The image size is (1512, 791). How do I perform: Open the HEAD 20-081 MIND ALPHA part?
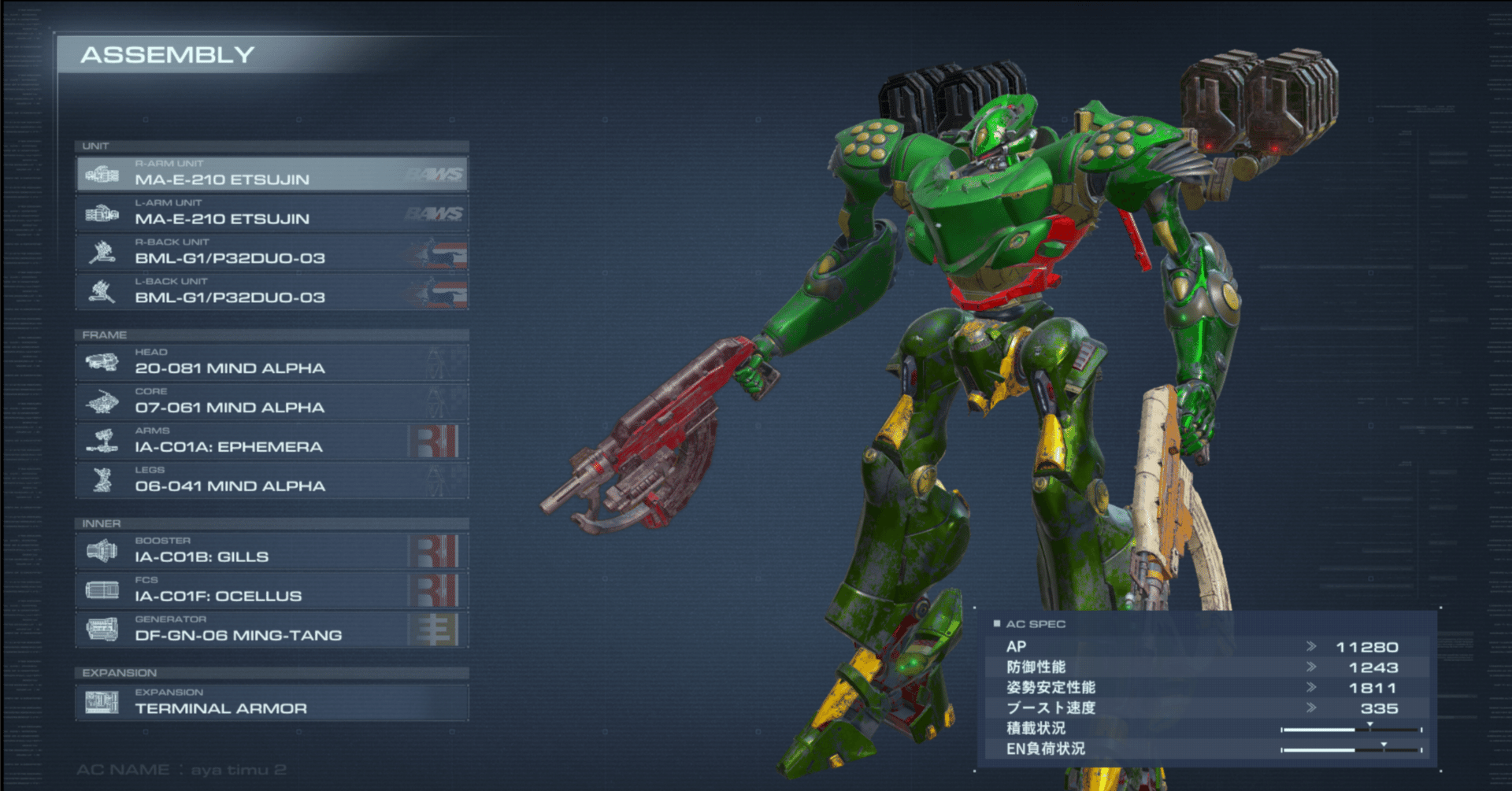272,363
